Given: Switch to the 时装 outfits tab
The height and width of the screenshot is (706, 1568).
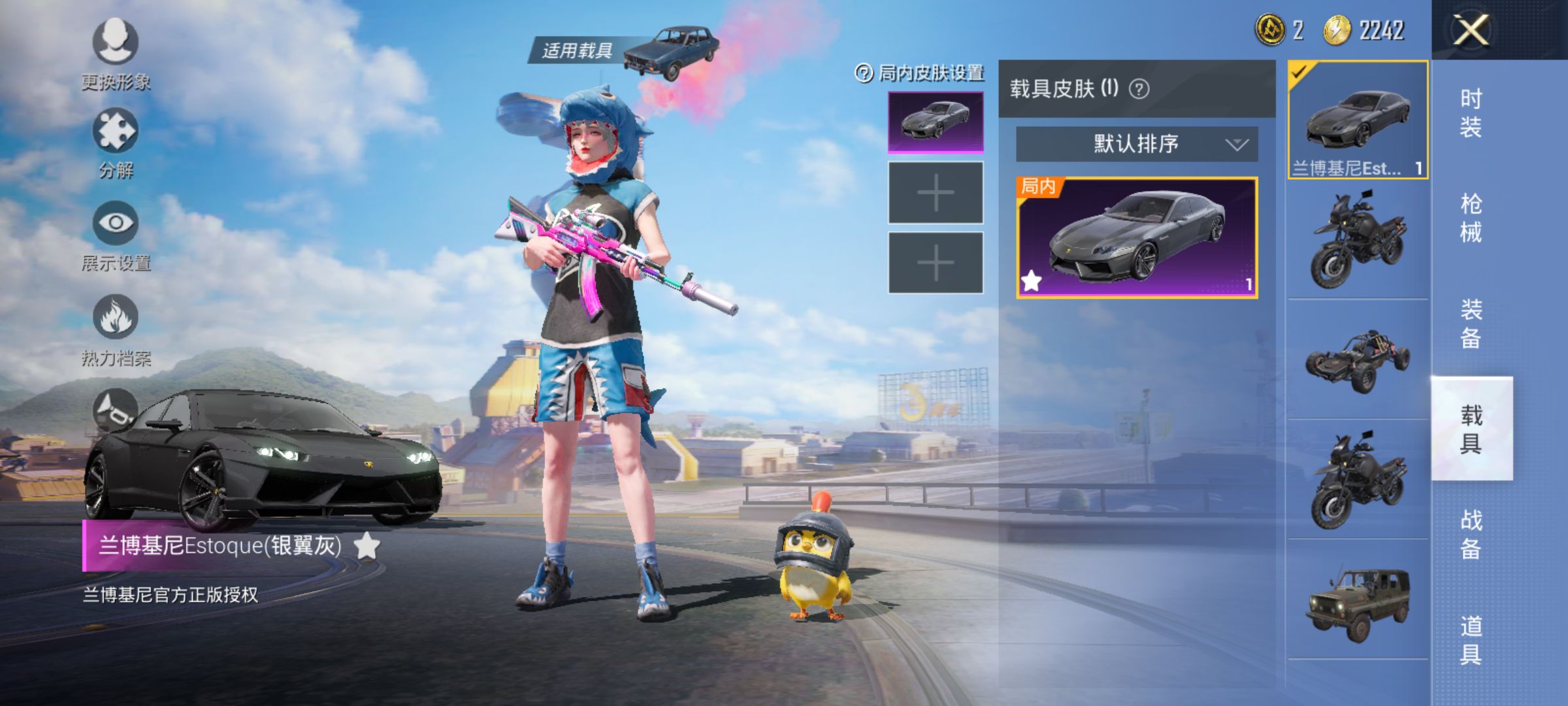Looking at the screenshot, I should (x=1471, y=112).
